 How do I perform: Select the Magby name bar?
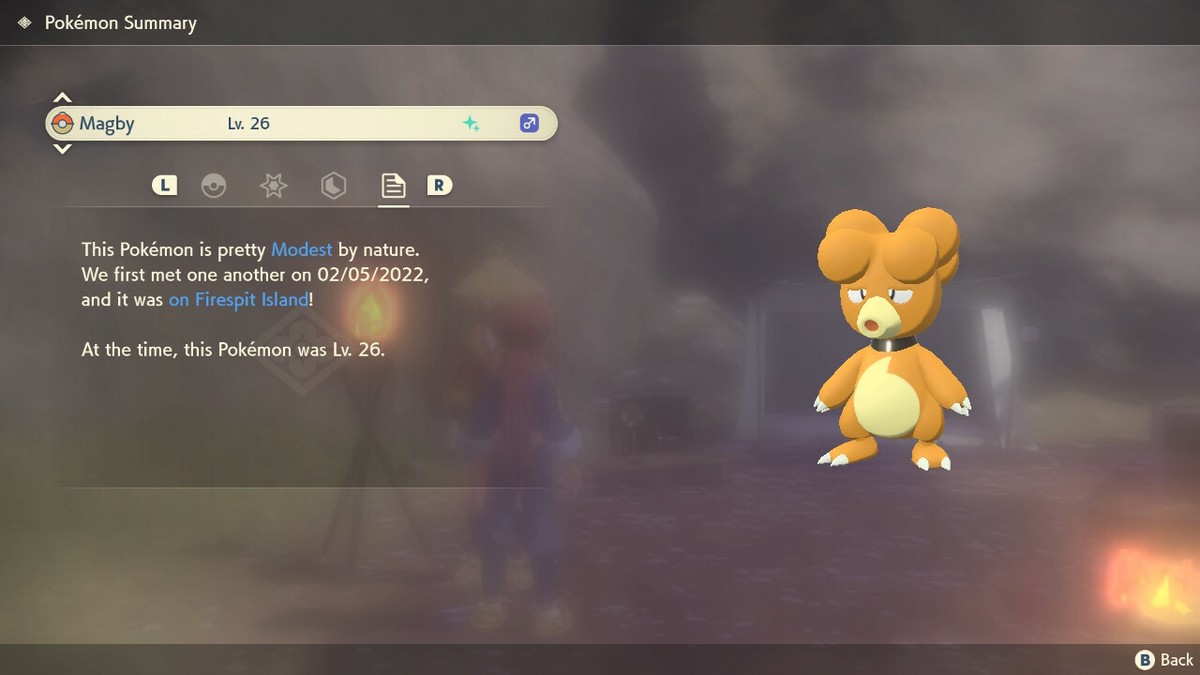coord(300,124)
